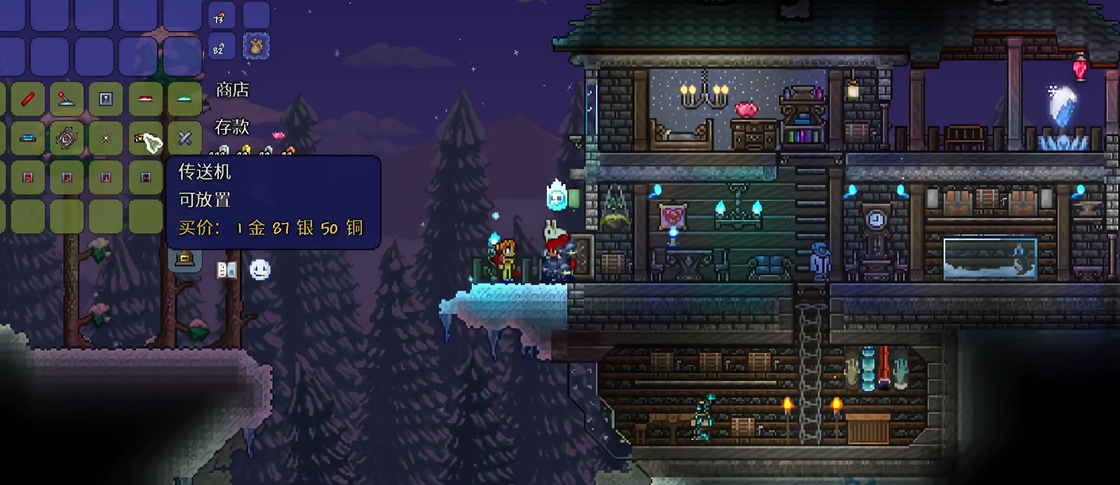
Task: Buy the red wire from the shop
Action: point(27,99)
